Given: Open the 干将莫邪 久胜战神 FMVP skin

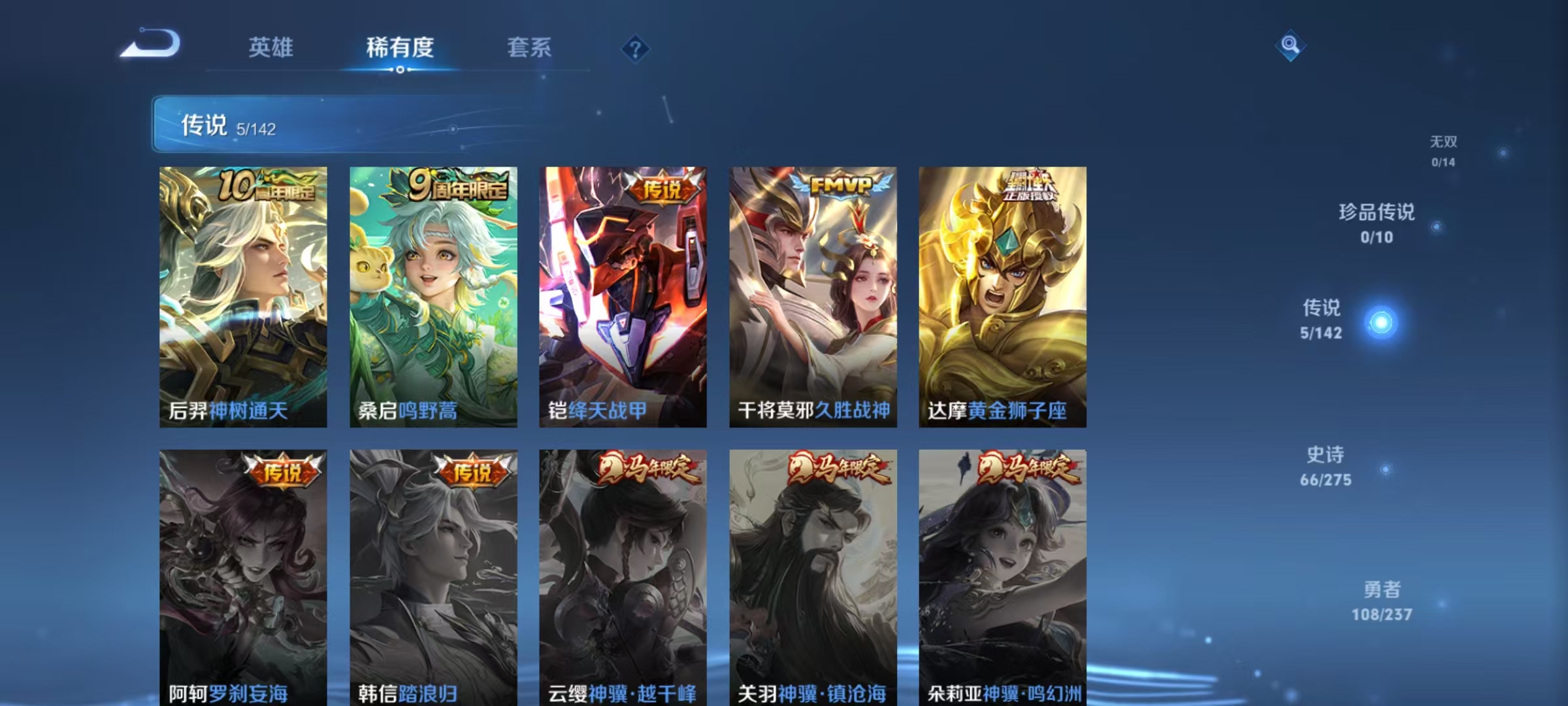Looking at the screenshot, I should point(812,294).
